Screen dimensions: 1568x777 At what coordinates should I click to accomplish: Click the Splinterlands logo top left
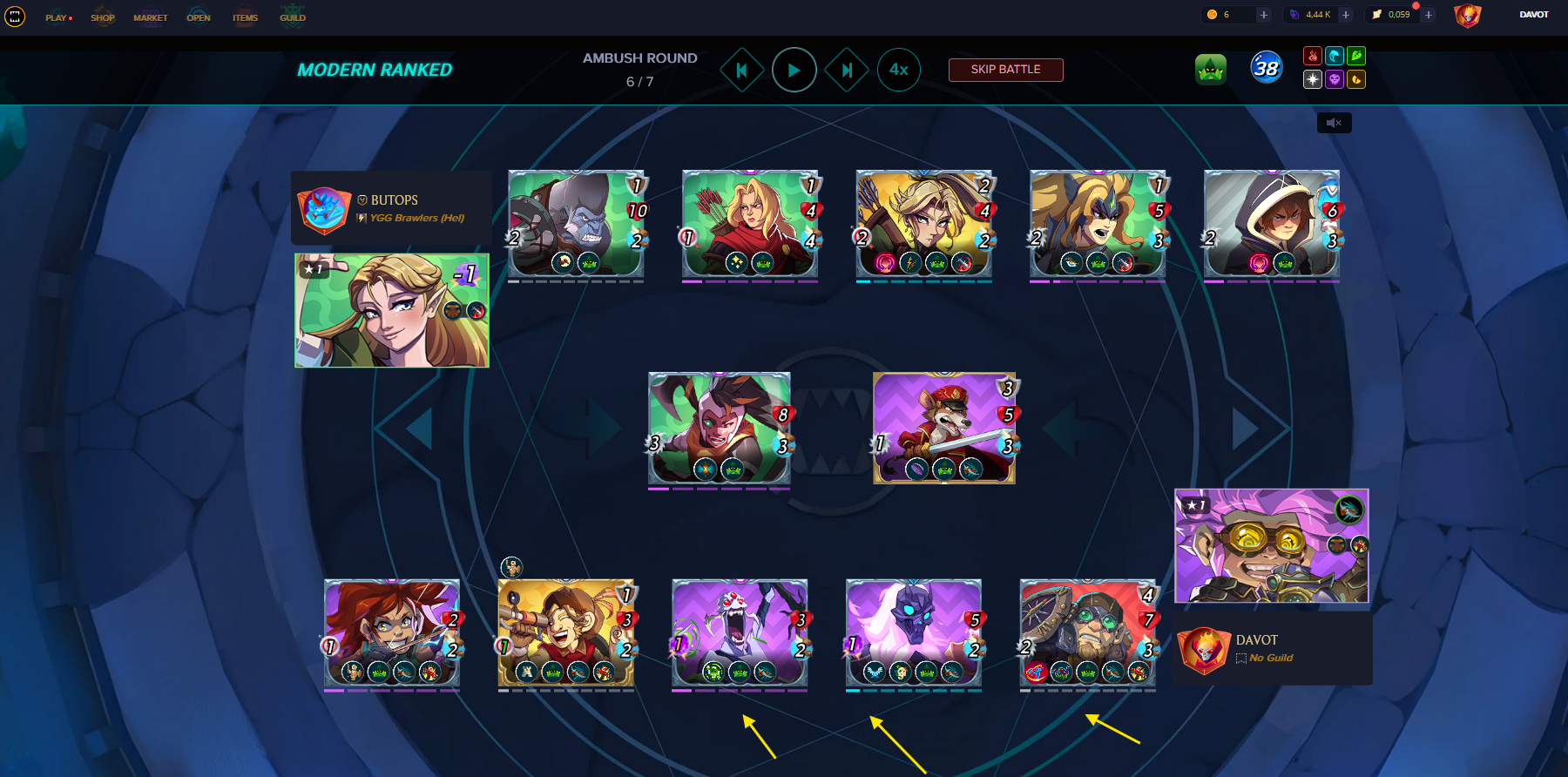click(13, 16)
